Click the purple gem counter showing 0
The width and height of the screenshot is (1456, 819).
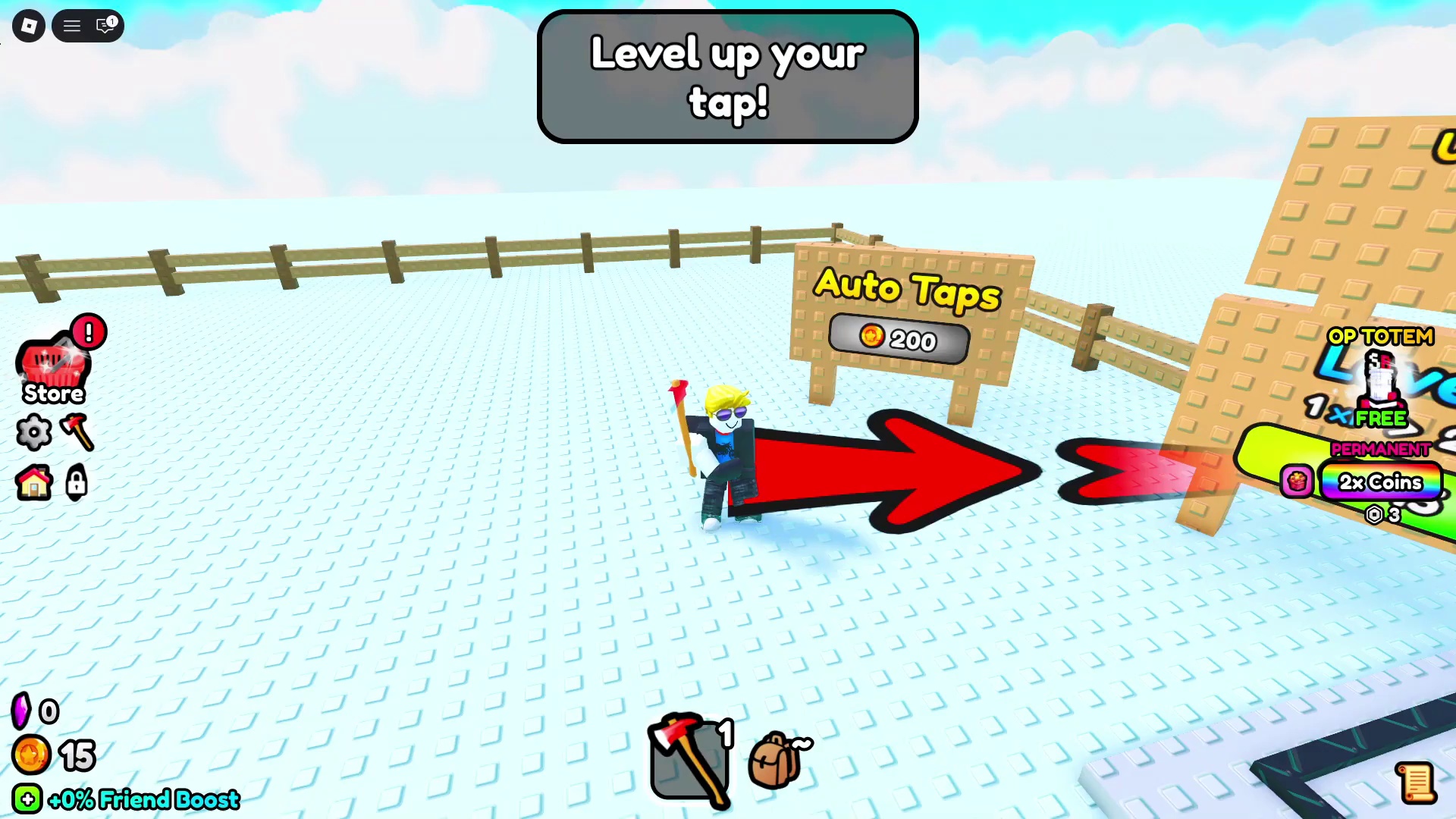(x=36, y=711)
